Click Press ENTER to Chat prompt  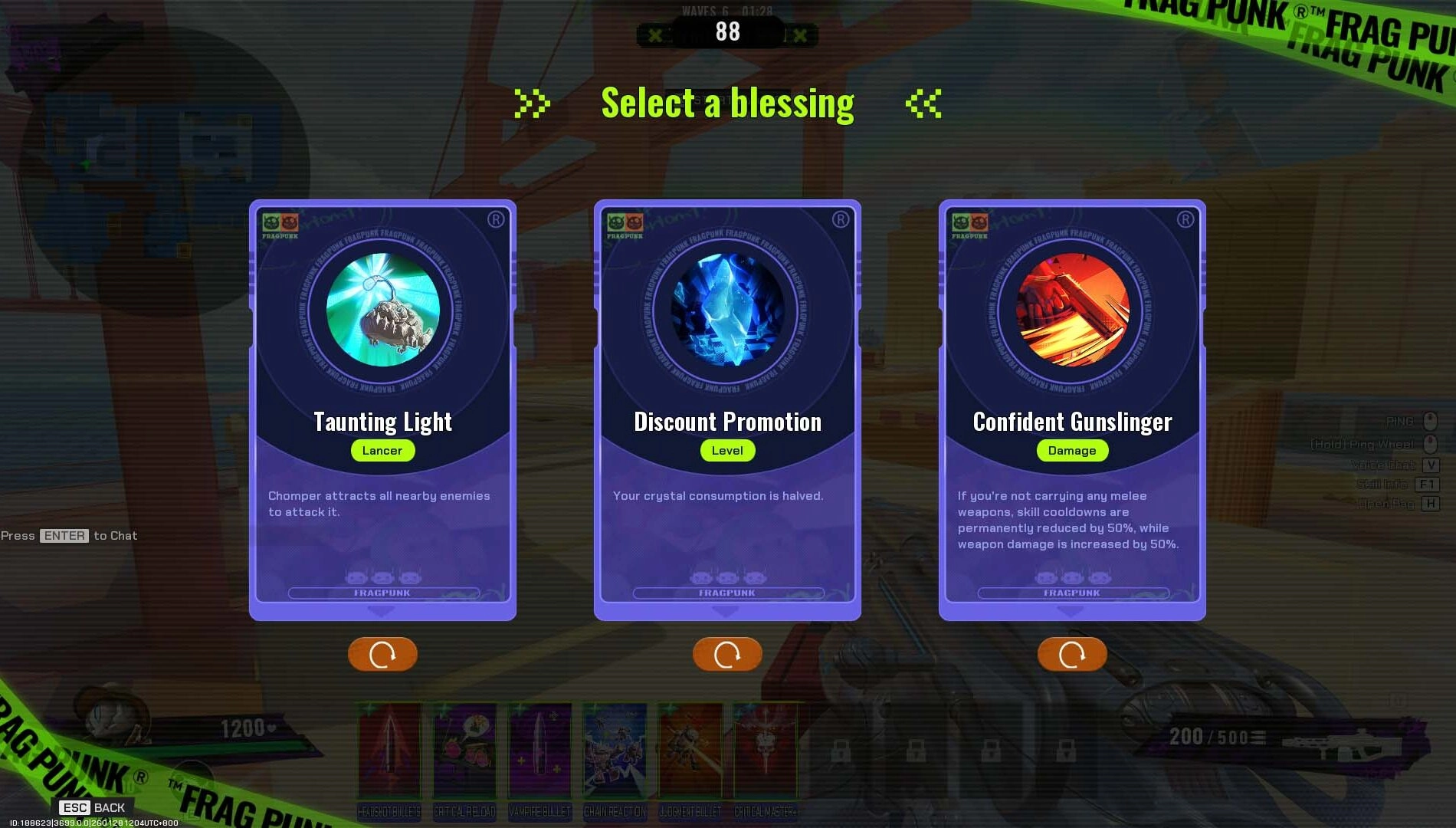(x=68, y=535)
